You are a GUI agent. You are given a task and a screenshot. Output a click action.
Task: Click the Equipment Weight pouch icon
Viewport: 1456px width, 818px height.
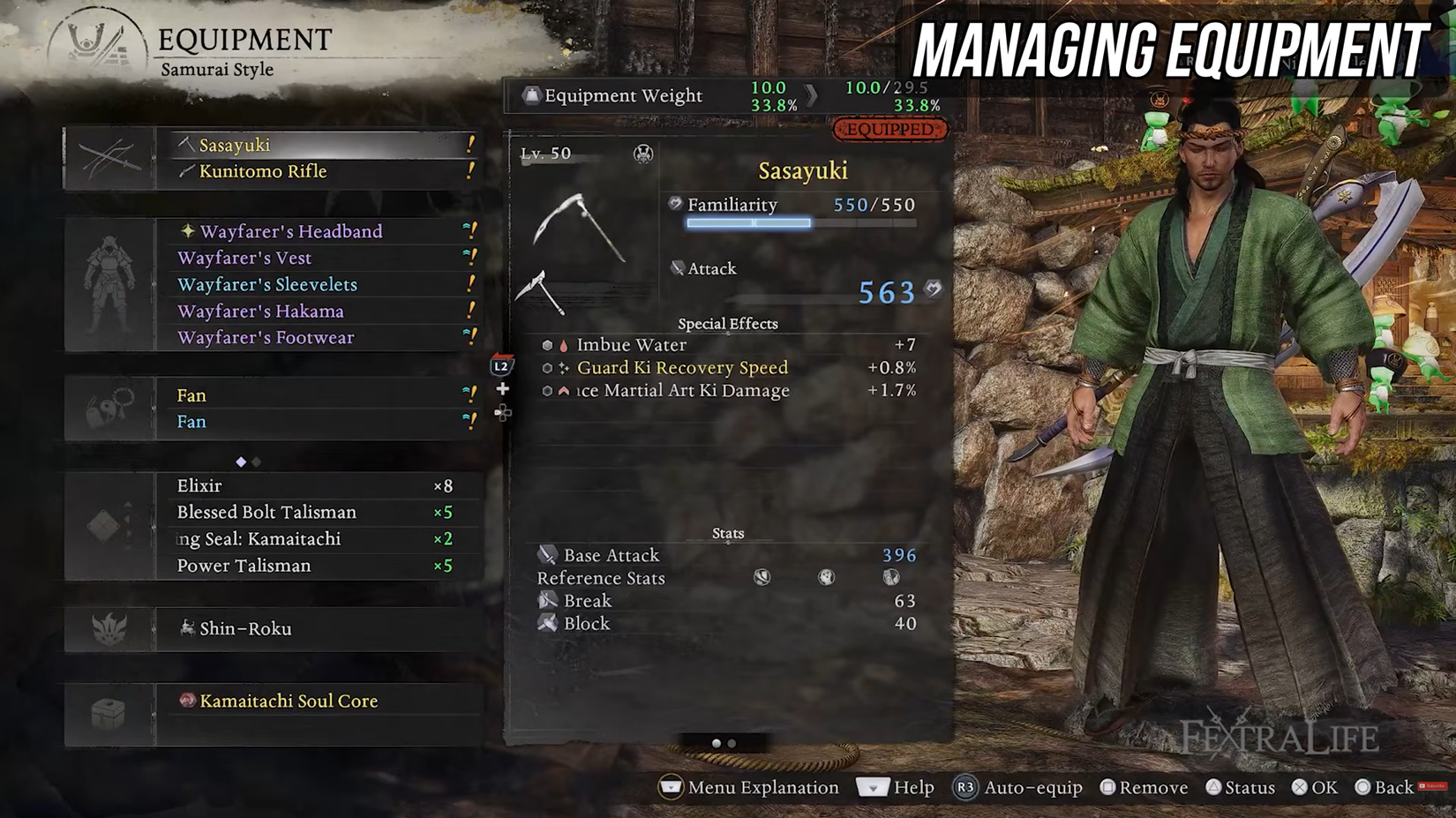(530, 95)
